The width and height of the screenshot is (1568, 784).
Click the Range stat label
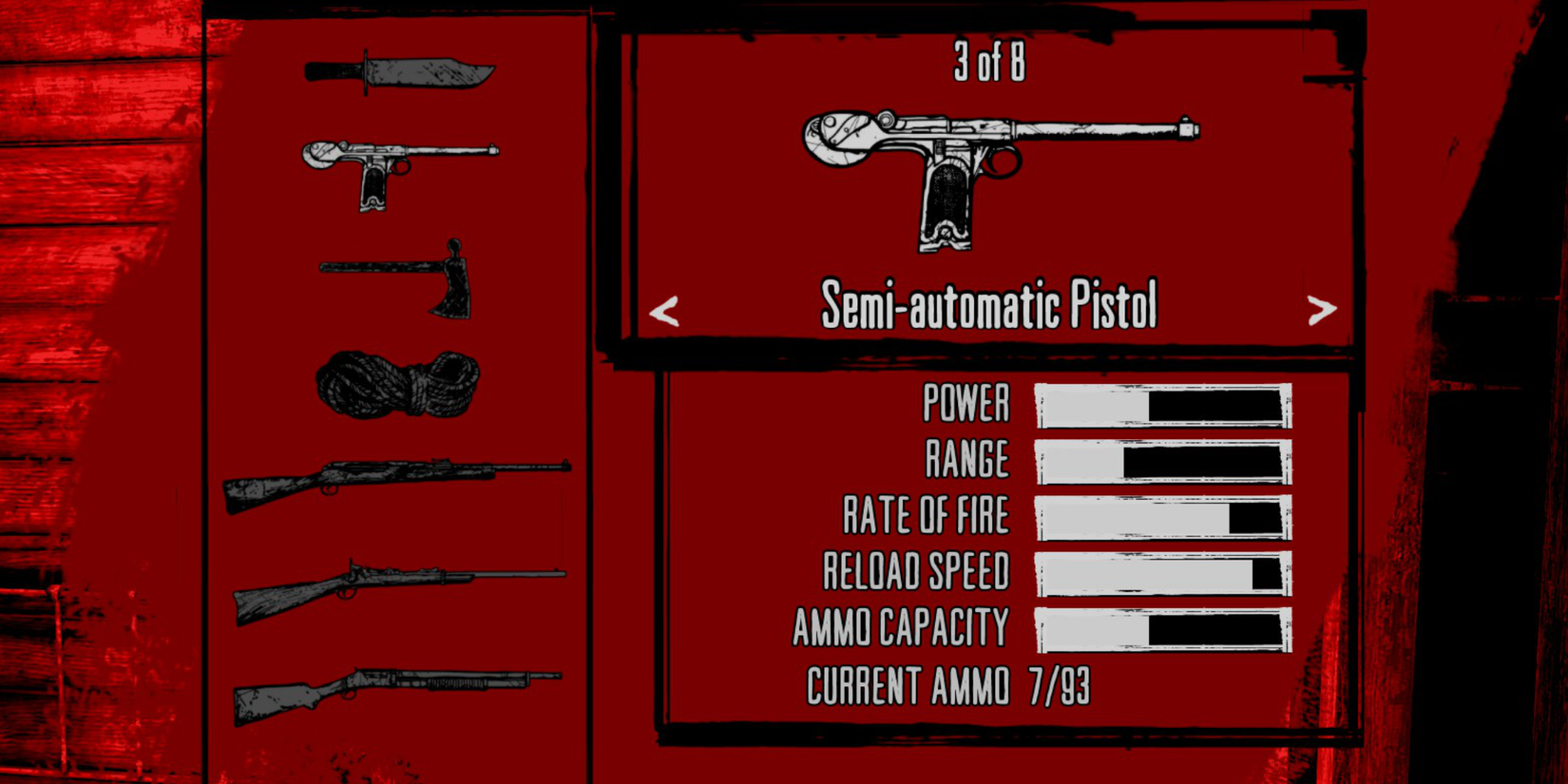tap(969, 459)
